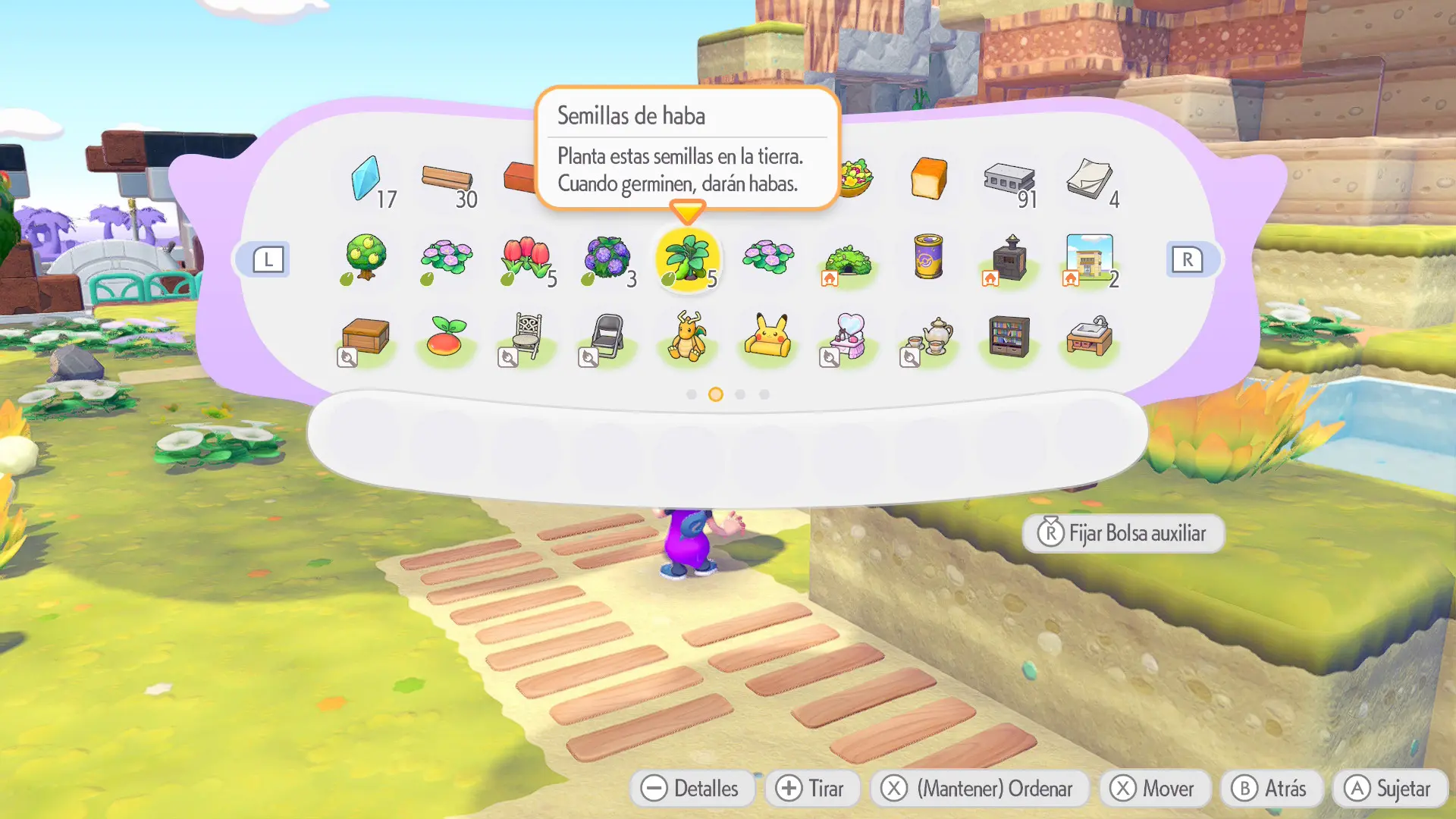
Task: Choose the Dragonite plush doll
Action: tap(687, 337)
